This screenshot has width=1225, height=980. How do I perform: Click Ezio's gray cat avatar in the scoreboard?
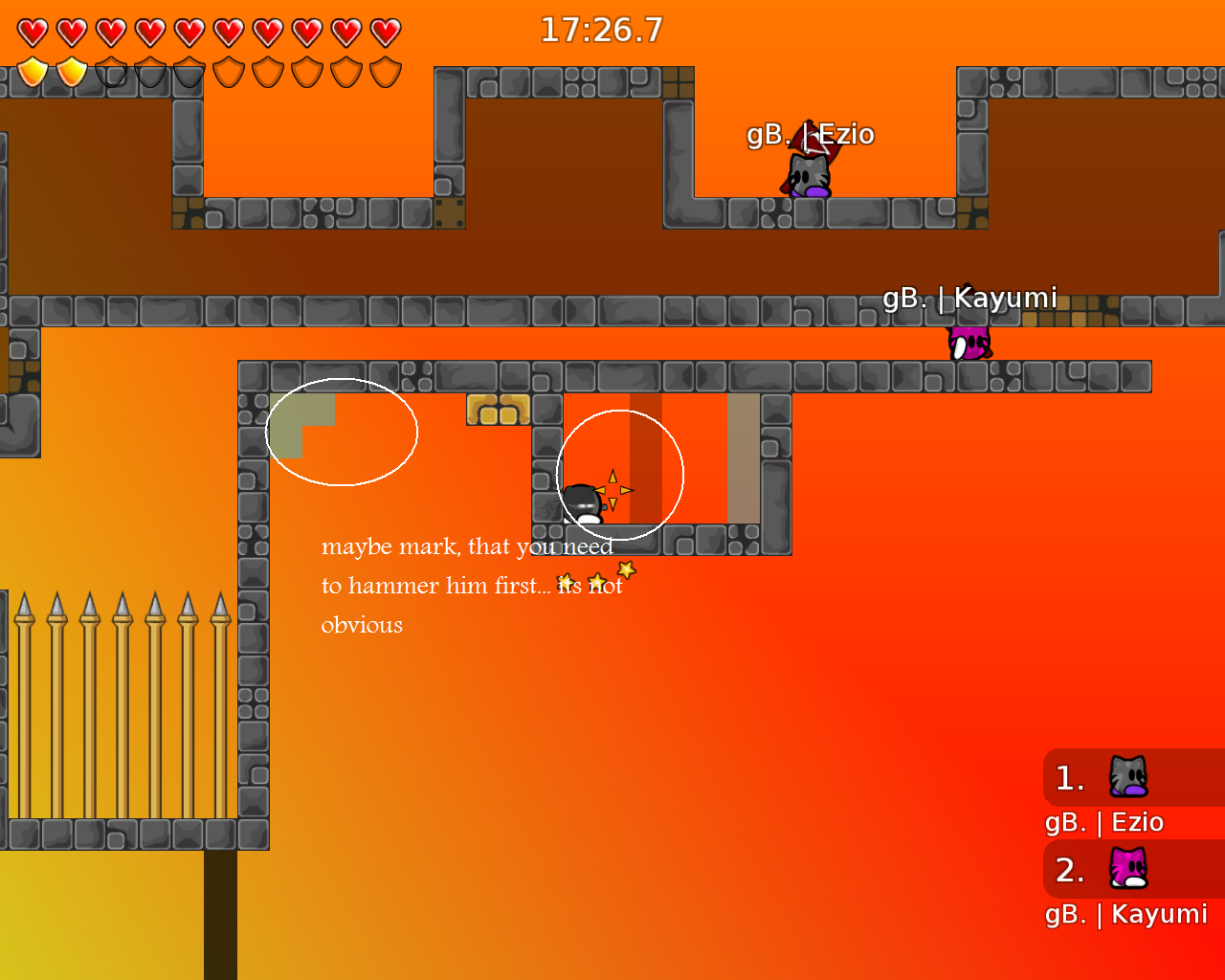point(1127,777)
